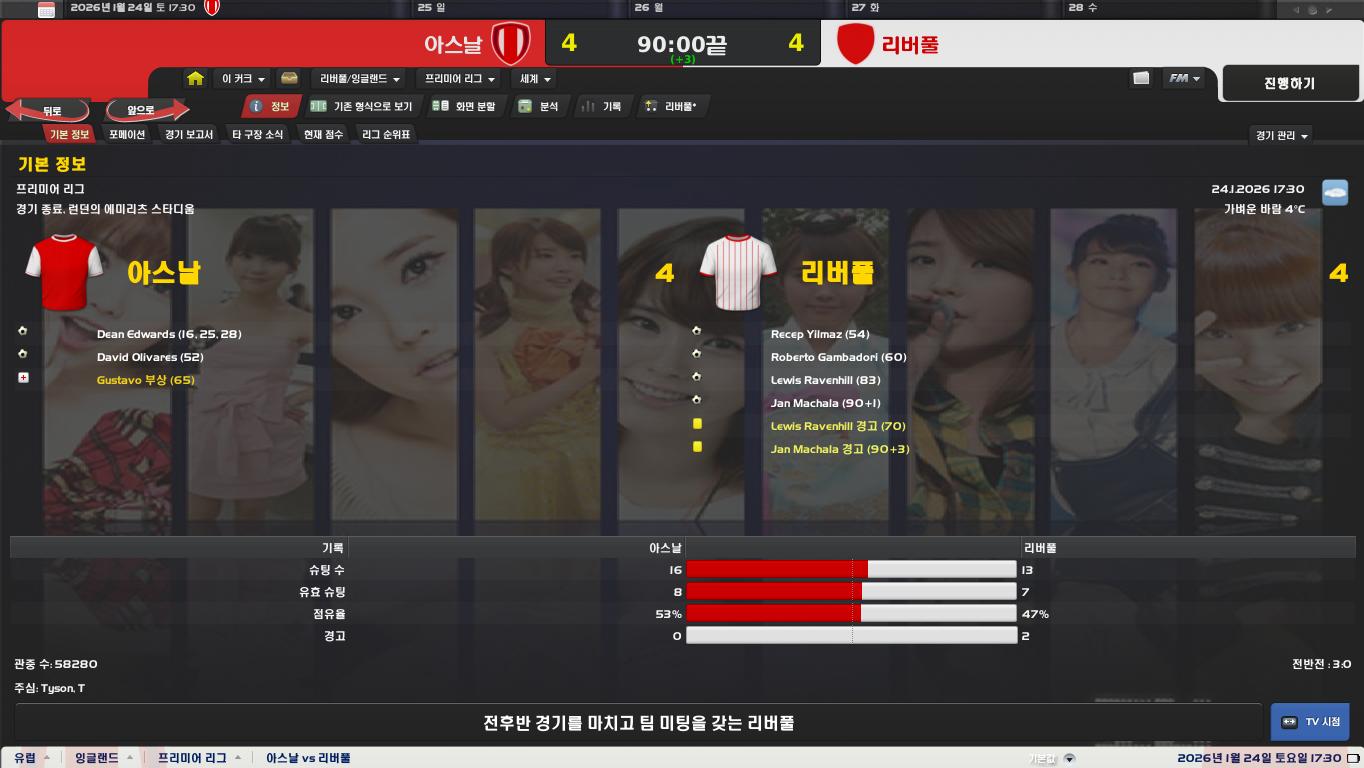Choose the 화면 분할 split view
This screenshot has height=768, width=1364.
pyautogui.click(x=464, y=106)
